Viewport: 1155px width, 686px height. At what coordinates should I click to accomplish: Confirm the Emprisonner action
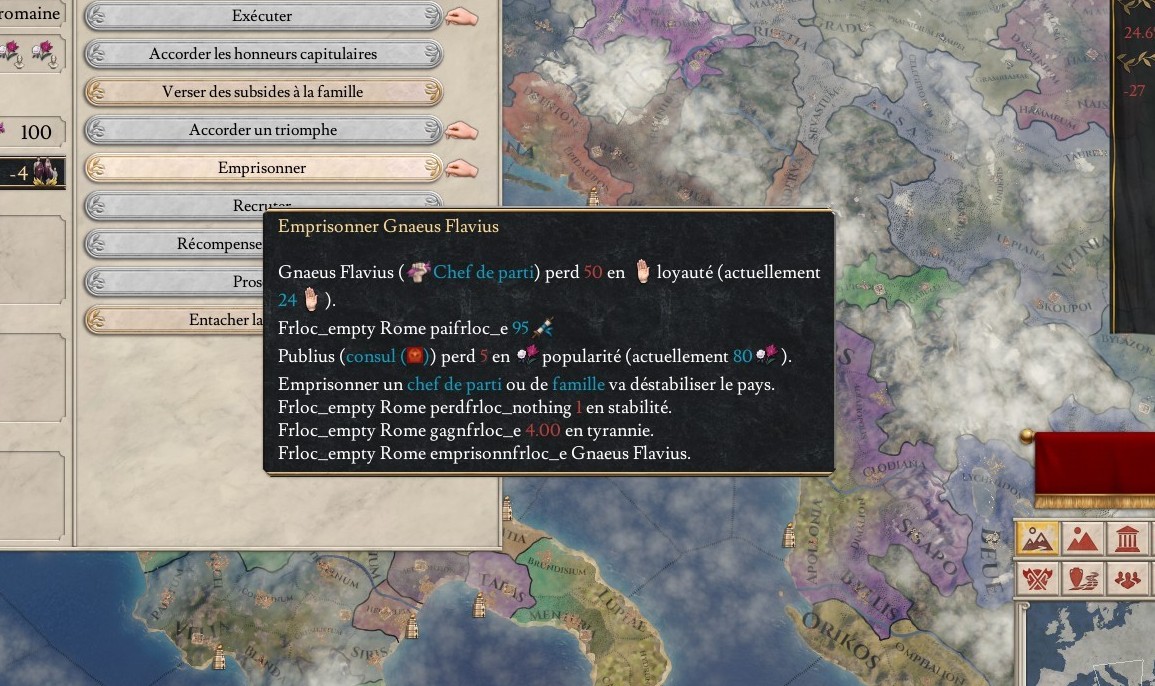pos(262,168)
